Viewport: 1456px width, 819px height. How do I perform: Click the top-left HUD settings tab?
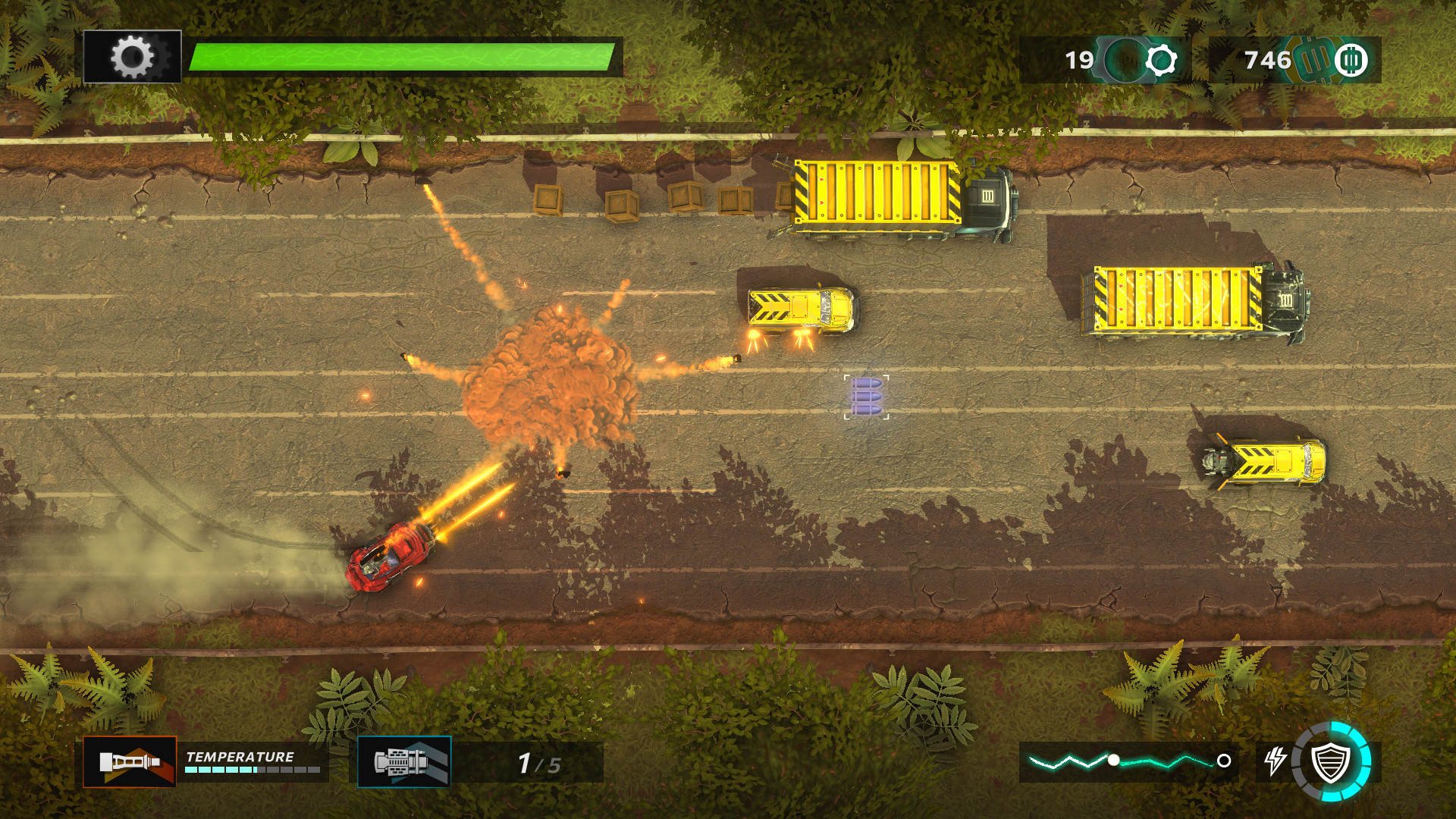point(132,55)
